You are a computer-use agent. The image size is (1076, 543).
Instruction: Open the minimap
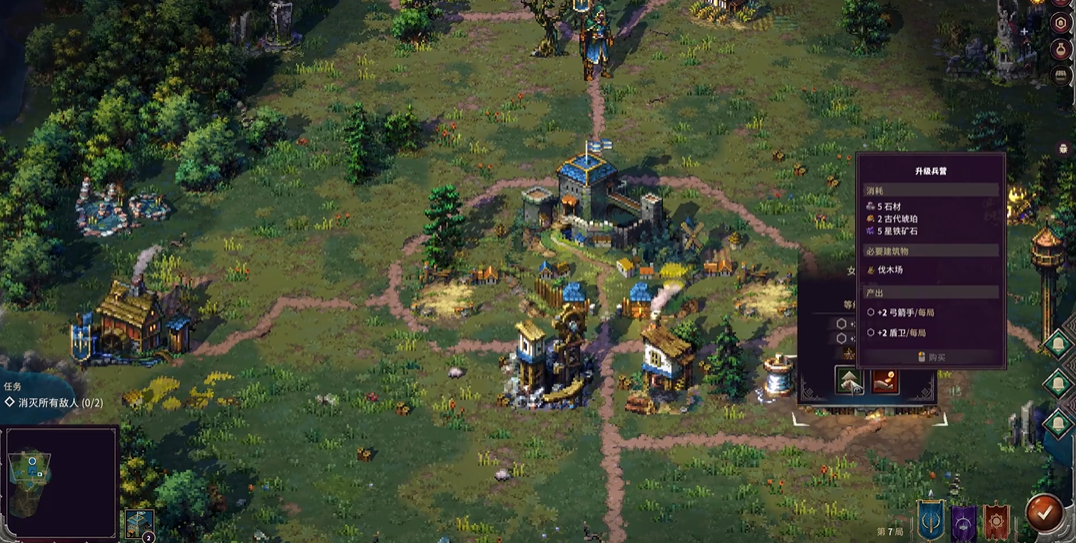(60, 483)
